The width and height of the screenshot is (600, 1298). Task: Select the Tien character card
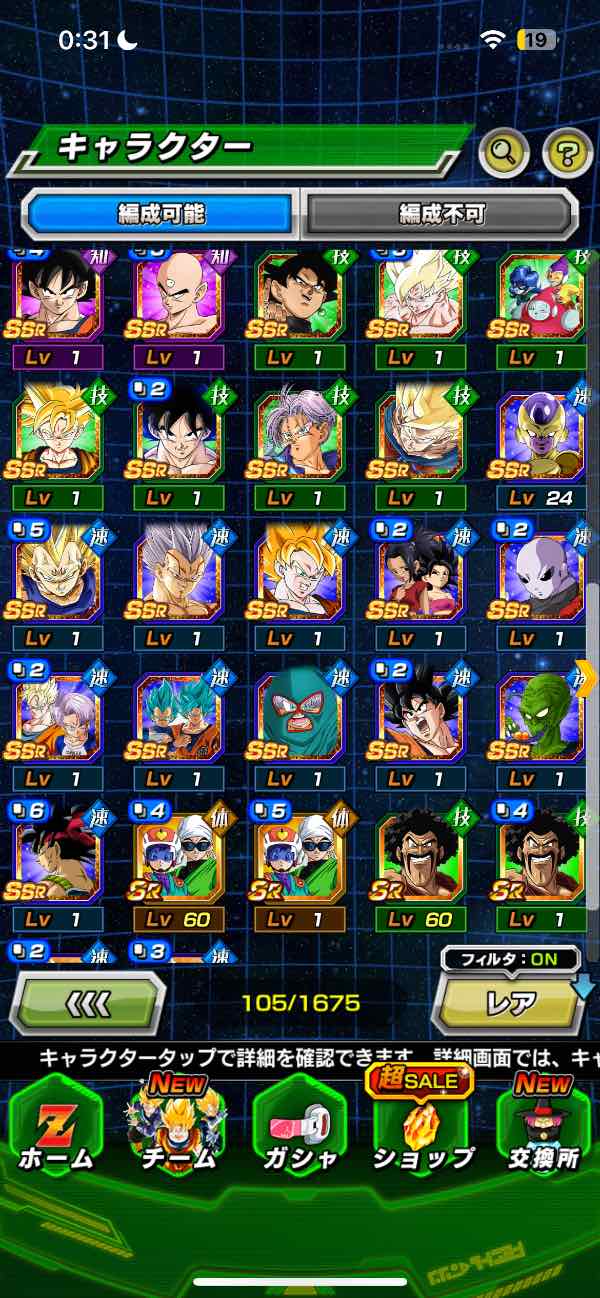[178, 297]
